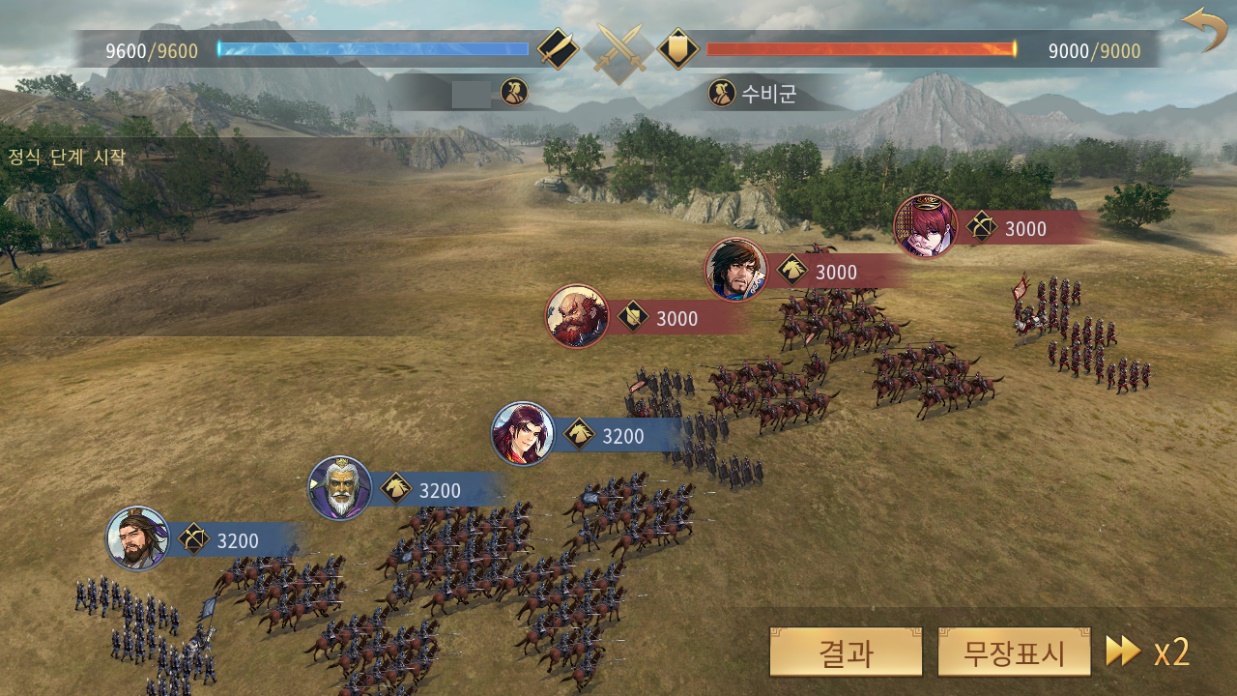Click the defender shield emblem icon
The width and height of the screenshot is (1237, 696).
tap(677, 49)
